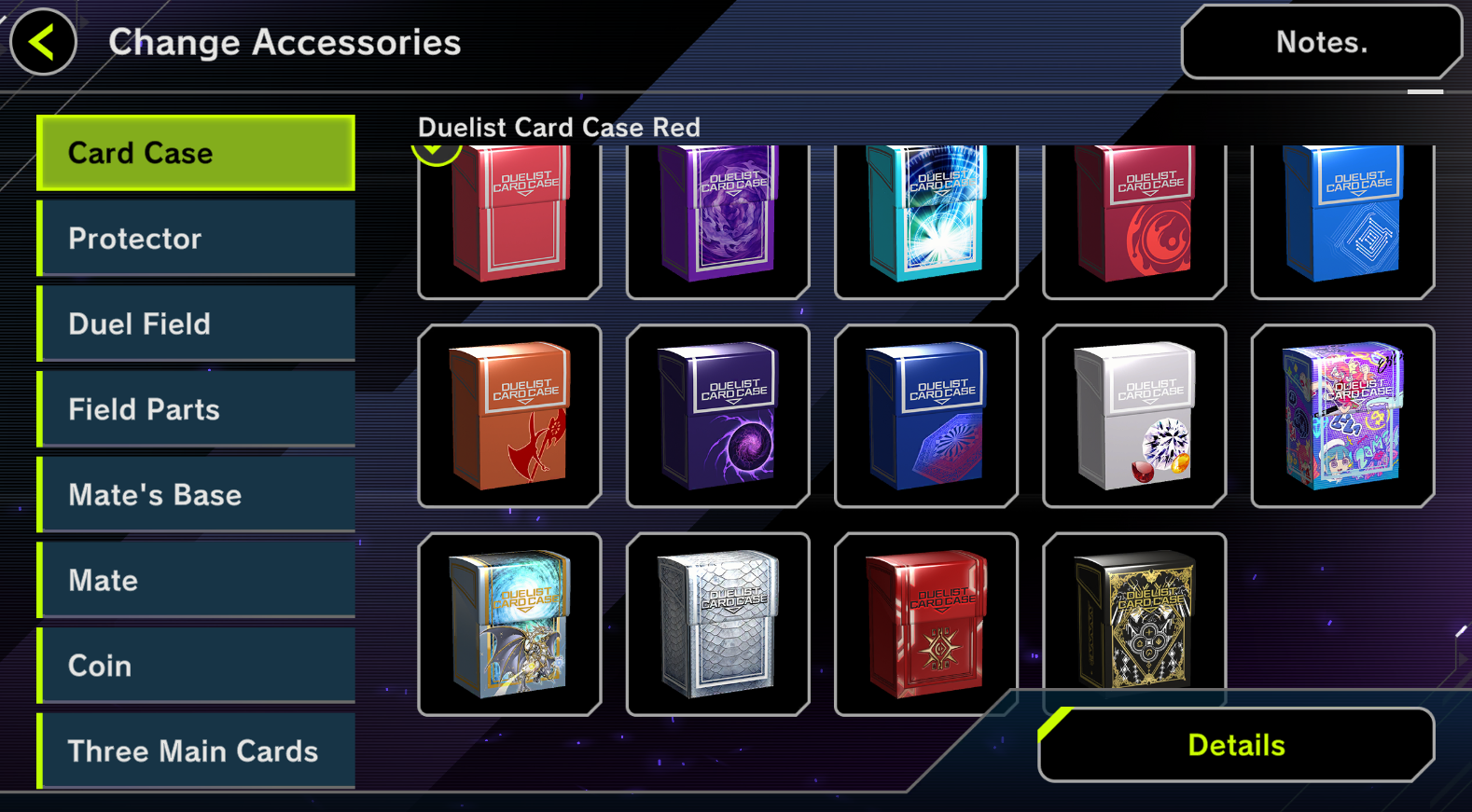
Task: Select the colorful anime-style card case
Action: coord(1342,416)
